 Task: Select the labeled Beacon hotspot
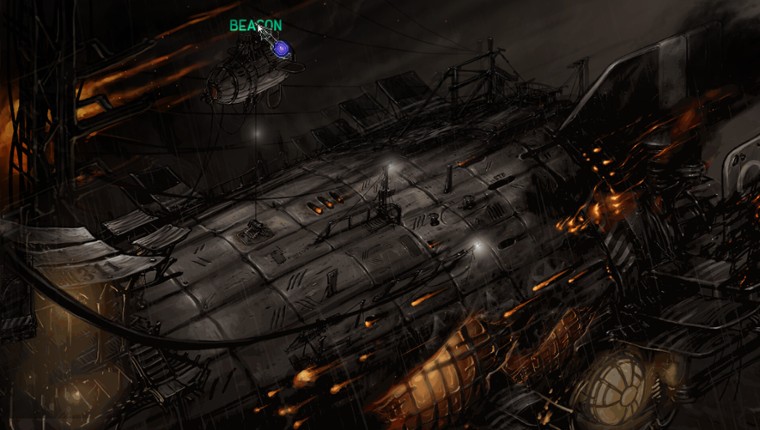[281, 48]
